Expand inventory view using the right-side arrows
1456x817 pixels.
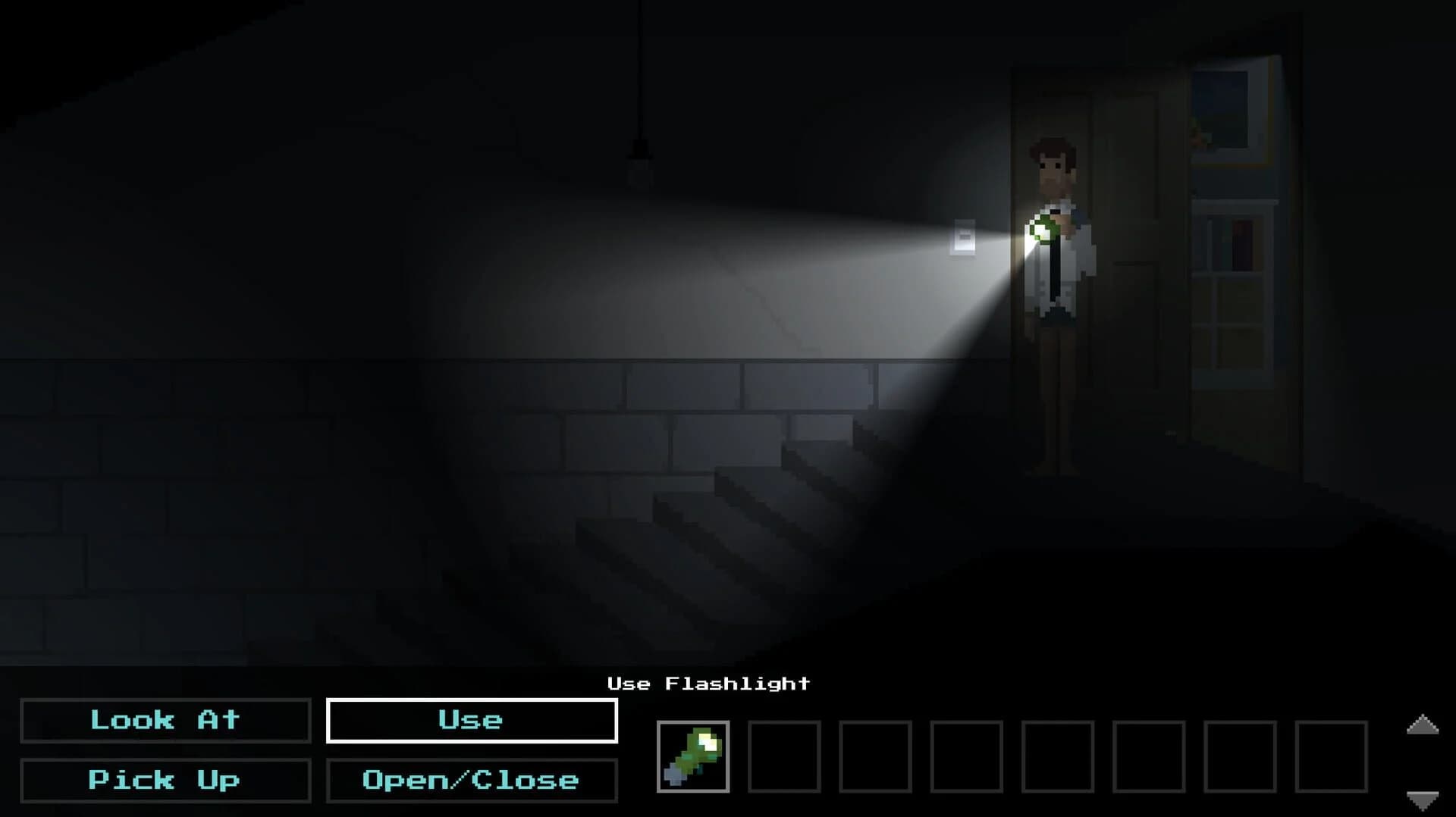coord(1423,722)
